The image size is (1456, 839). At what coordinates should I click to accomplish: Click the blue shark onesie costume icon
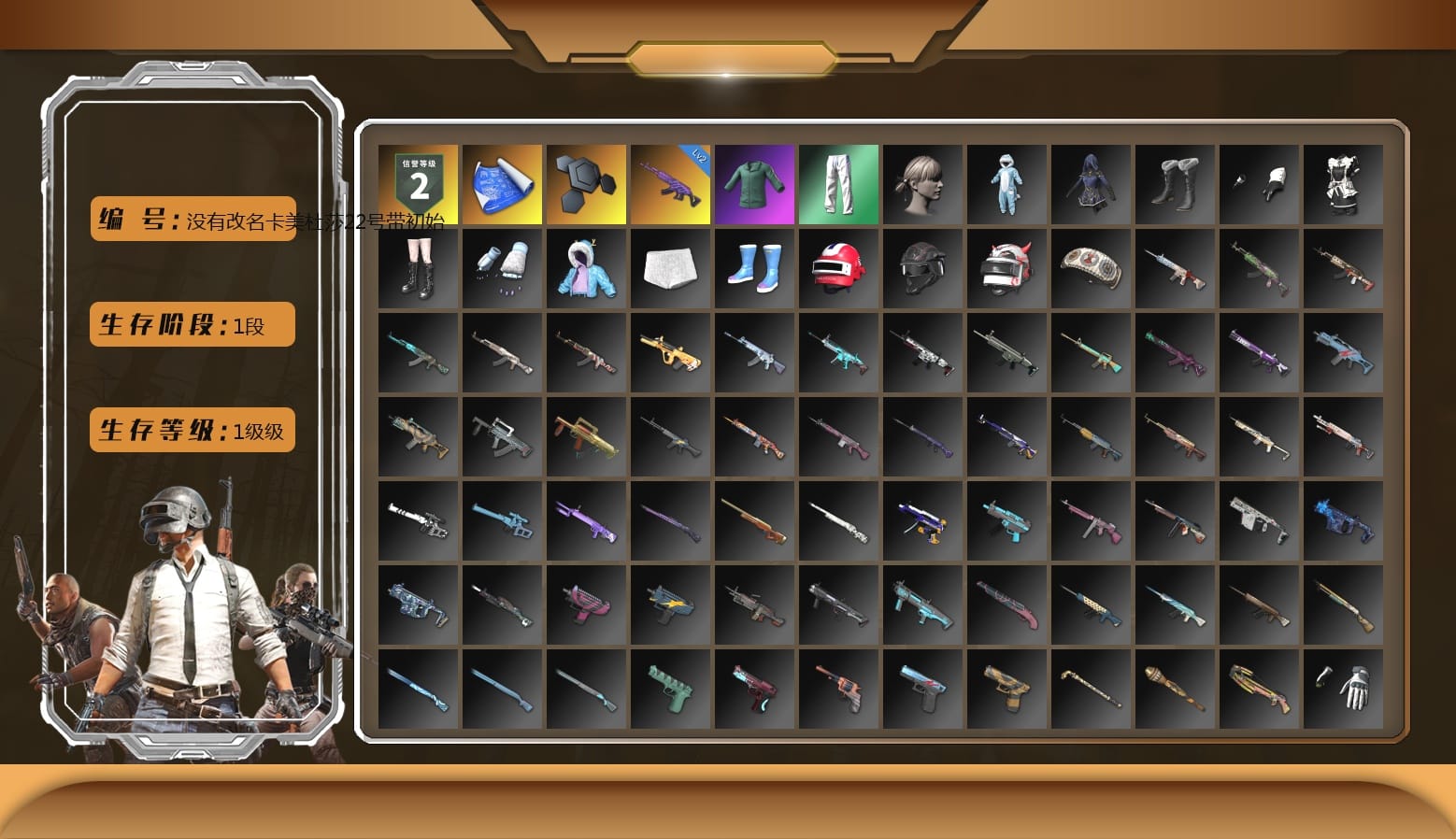tap(1006, 183)
